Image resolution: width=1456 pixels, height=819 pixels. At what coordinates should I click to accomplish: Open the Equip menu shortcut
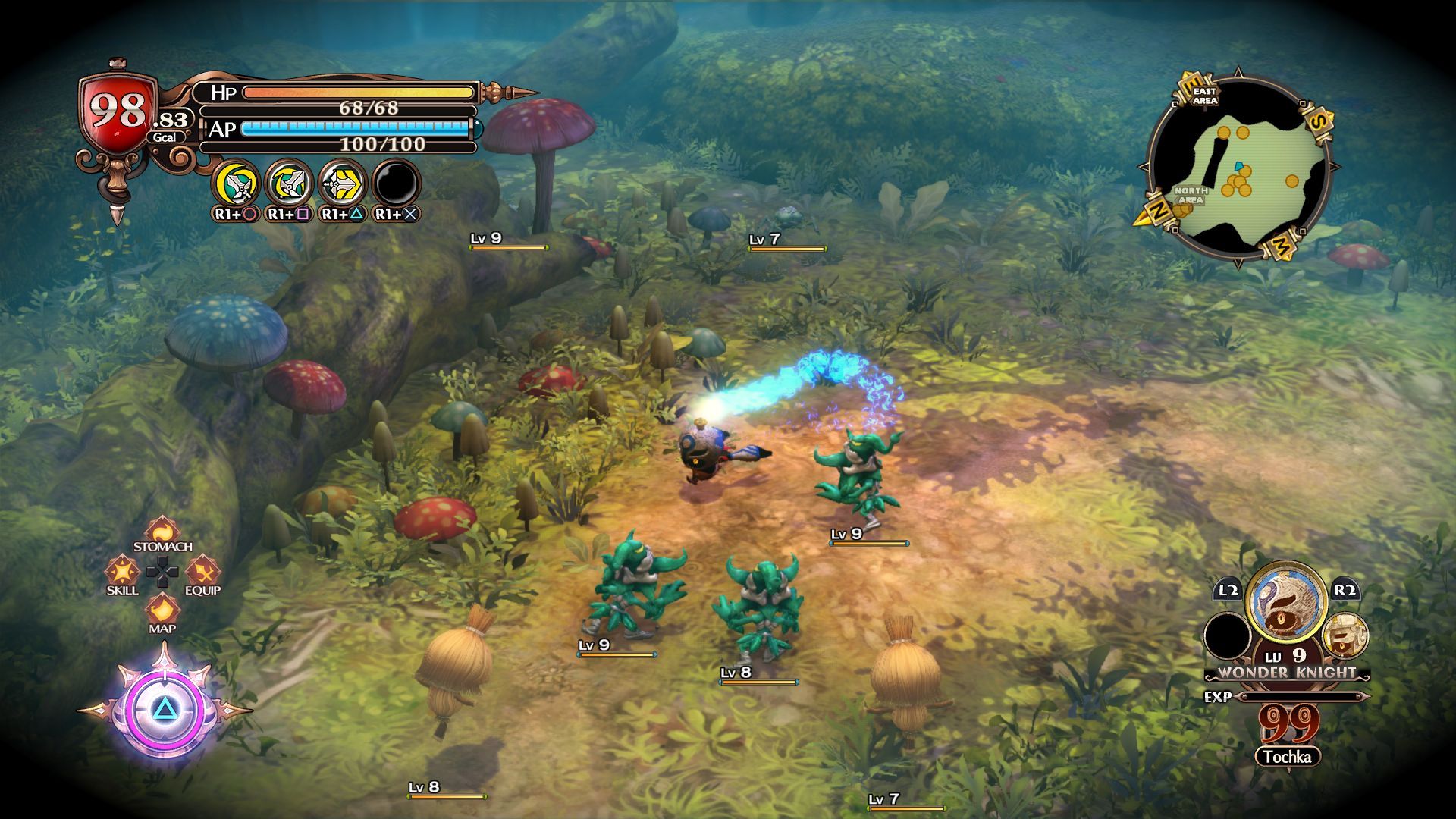(202, 571)
